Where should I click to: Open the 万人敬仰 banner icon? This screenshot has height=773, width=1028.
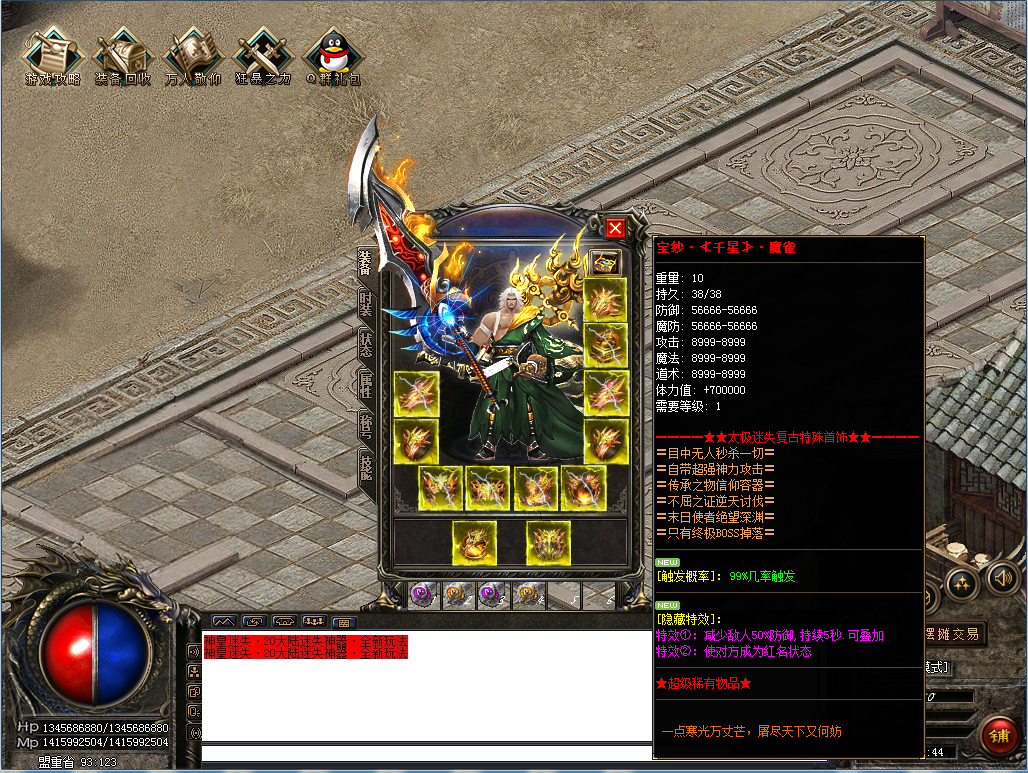point(193,56)
